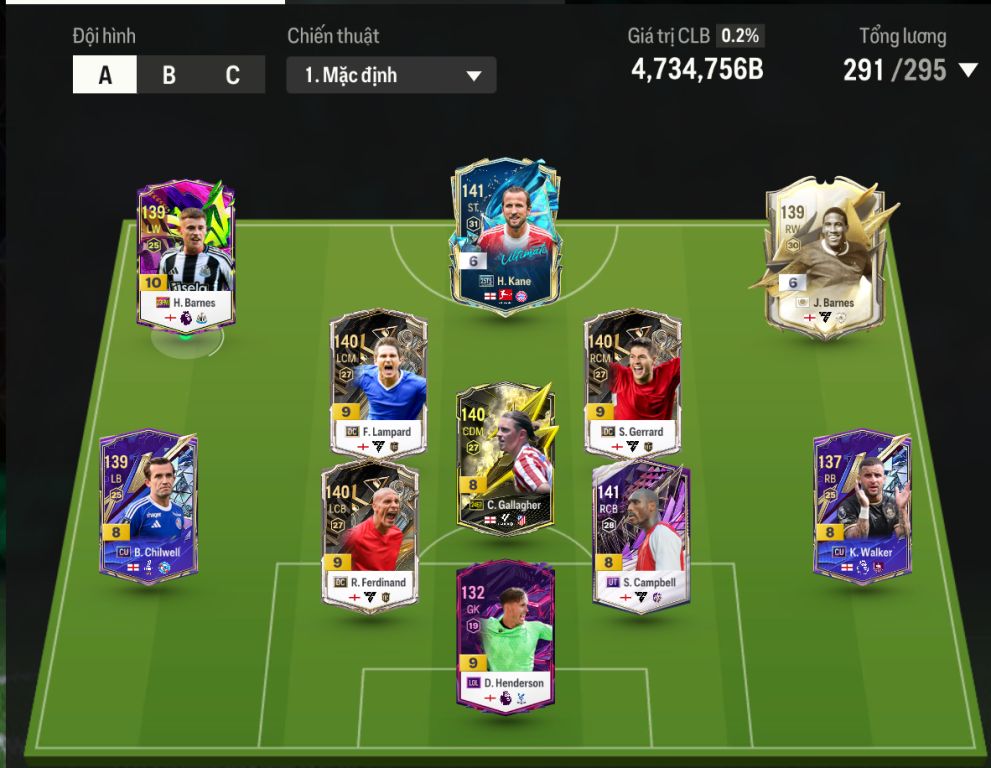Select the J. Barnes right wing card
Screen dimensions: 991x768
coord(816,257)
